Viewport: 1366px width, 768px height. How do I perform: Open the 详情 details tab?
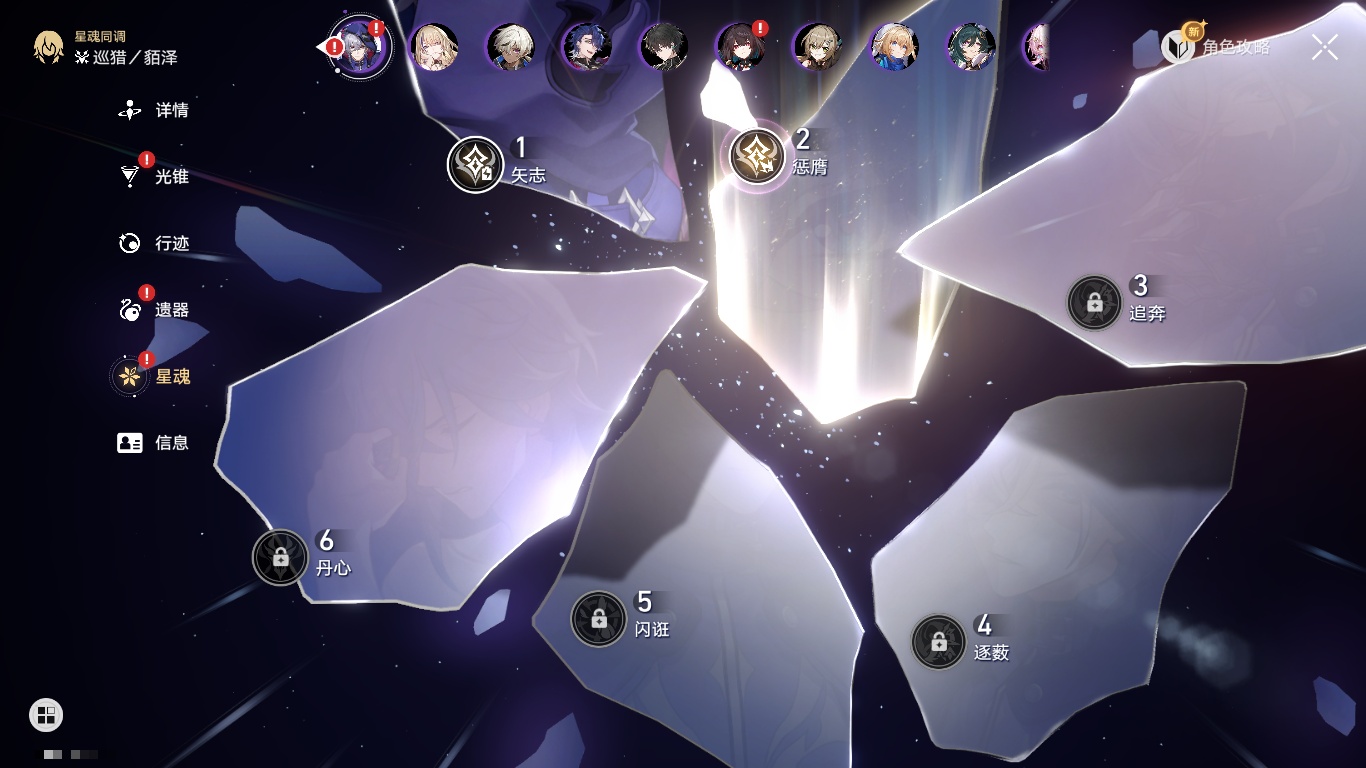(x=155, y=110)
